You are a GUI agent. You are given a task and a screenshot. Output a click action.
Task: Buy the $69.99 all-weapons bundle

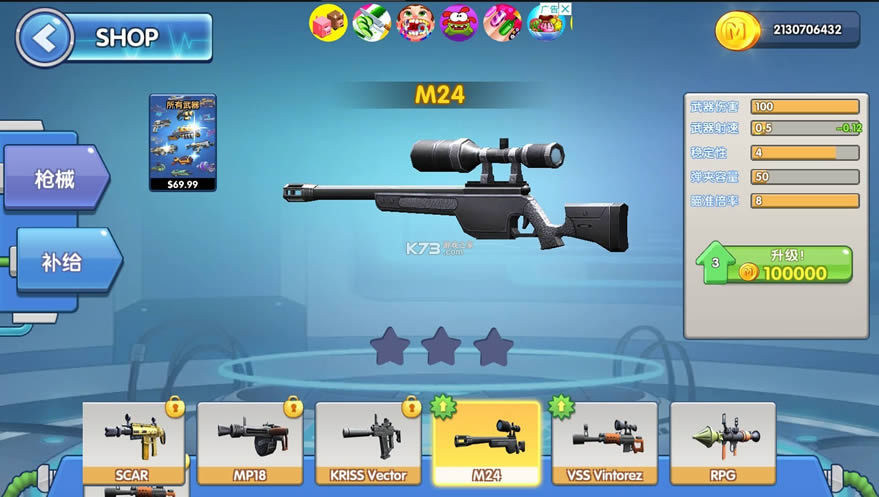point(183,142)
